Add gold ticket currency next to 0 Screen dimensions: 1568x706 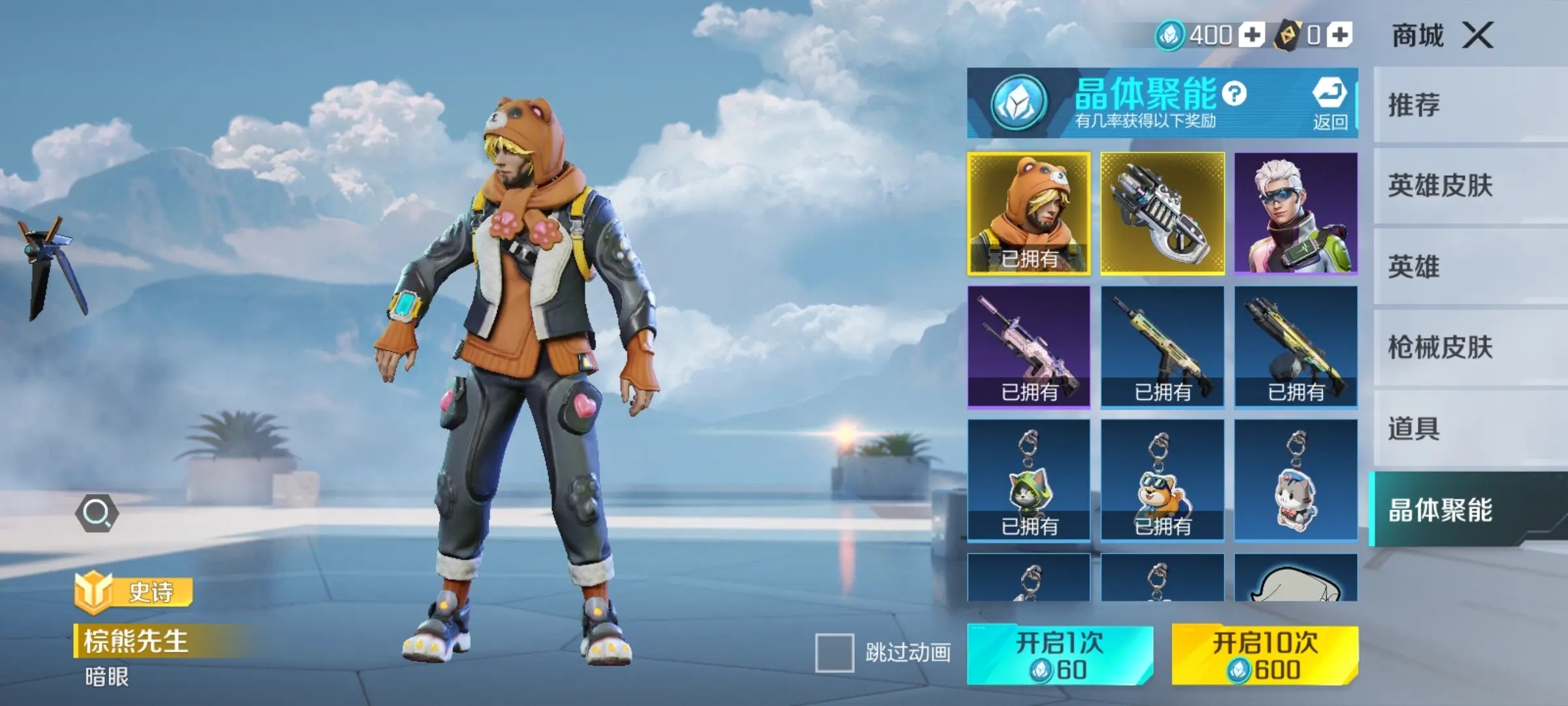coord(1339,35)
